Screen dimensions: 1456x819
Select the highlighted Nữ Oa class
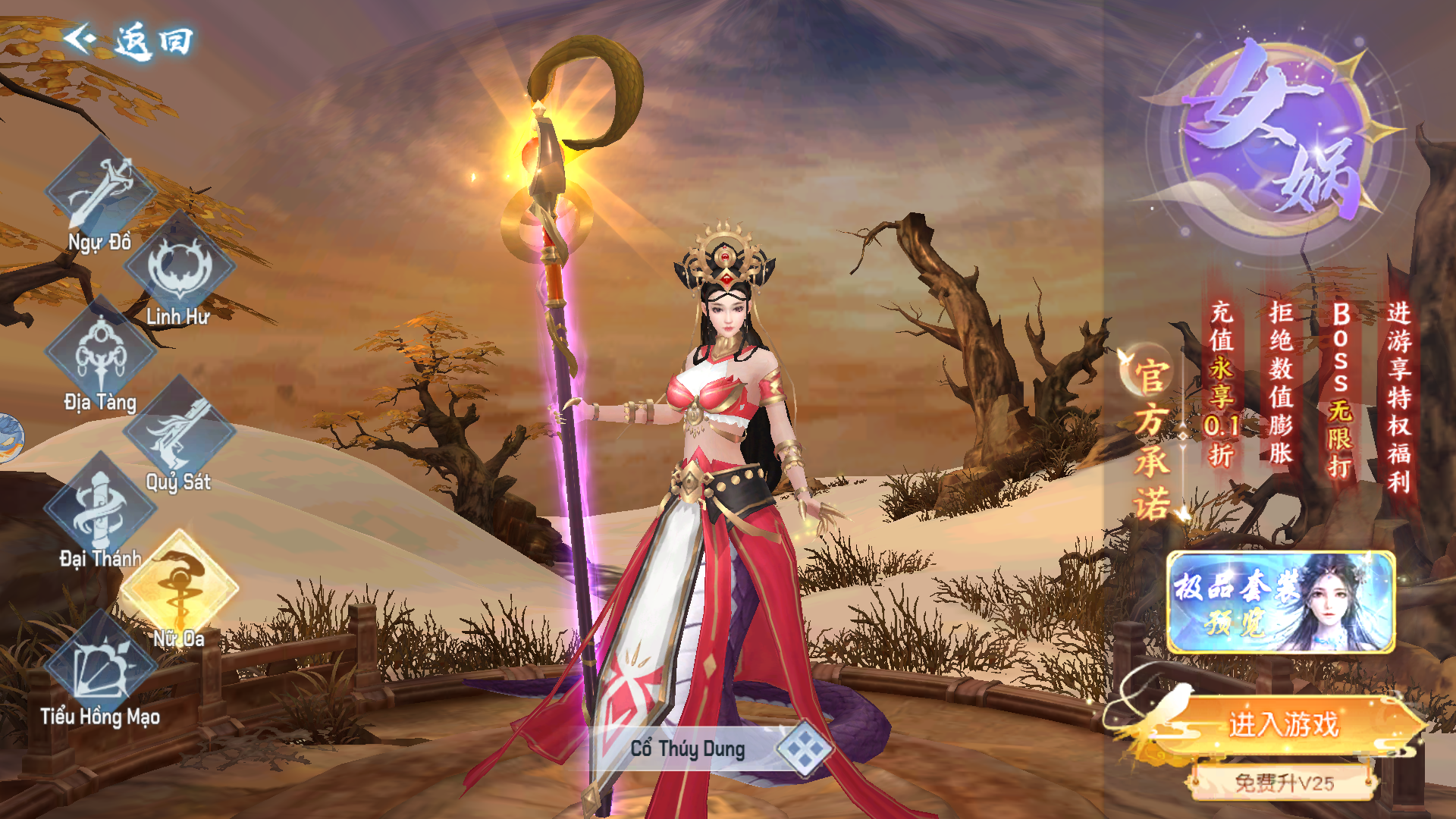180,589
